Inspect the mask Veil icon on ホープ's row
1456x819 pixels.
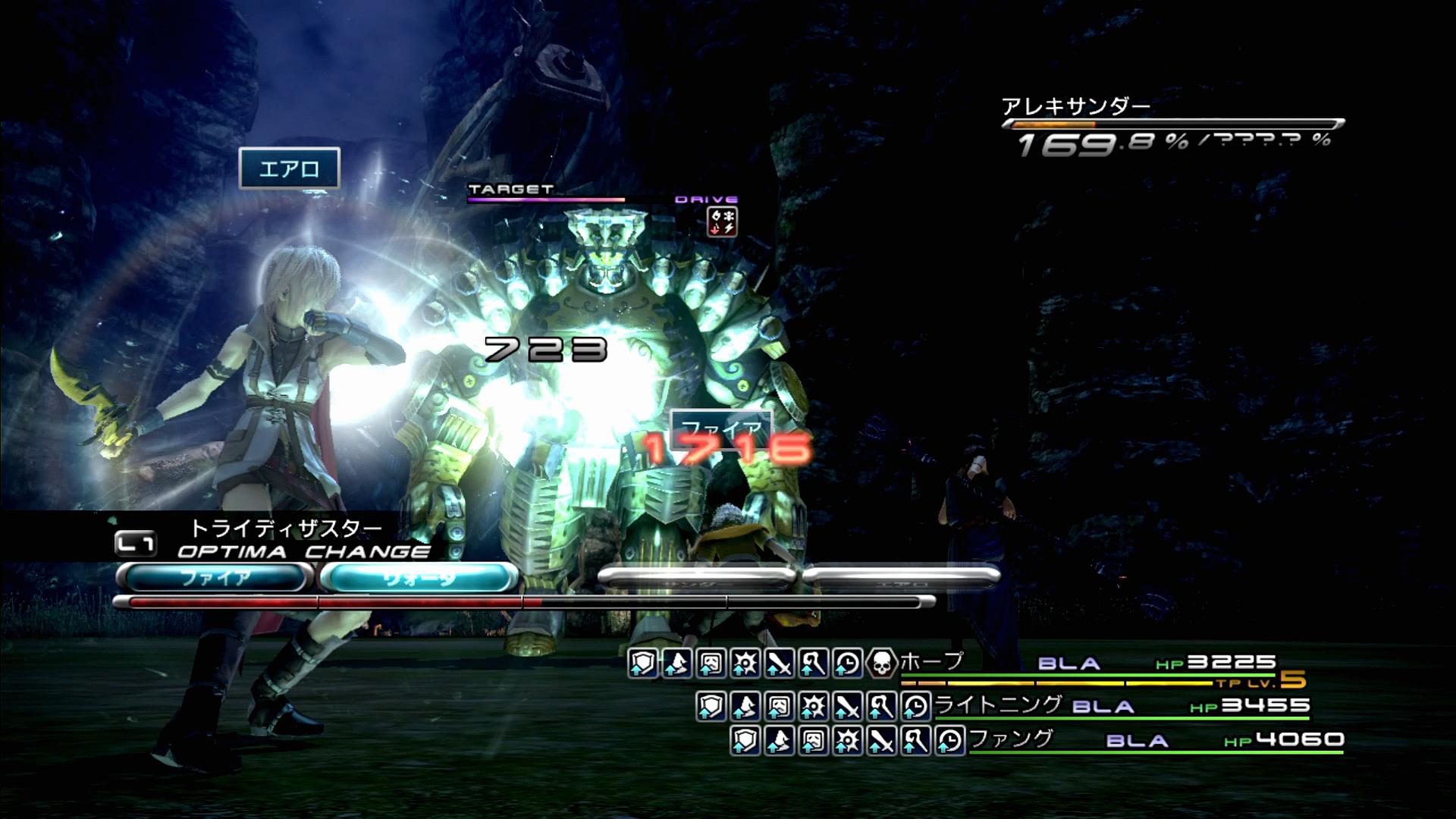pyautogui.click(x=711, y=664)
